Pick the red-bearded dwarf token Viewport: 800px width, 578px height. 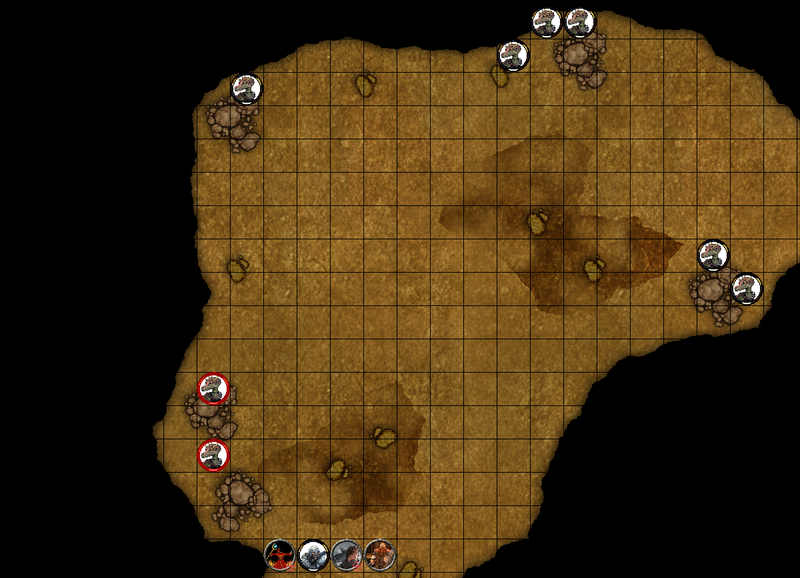coord(379,554)
